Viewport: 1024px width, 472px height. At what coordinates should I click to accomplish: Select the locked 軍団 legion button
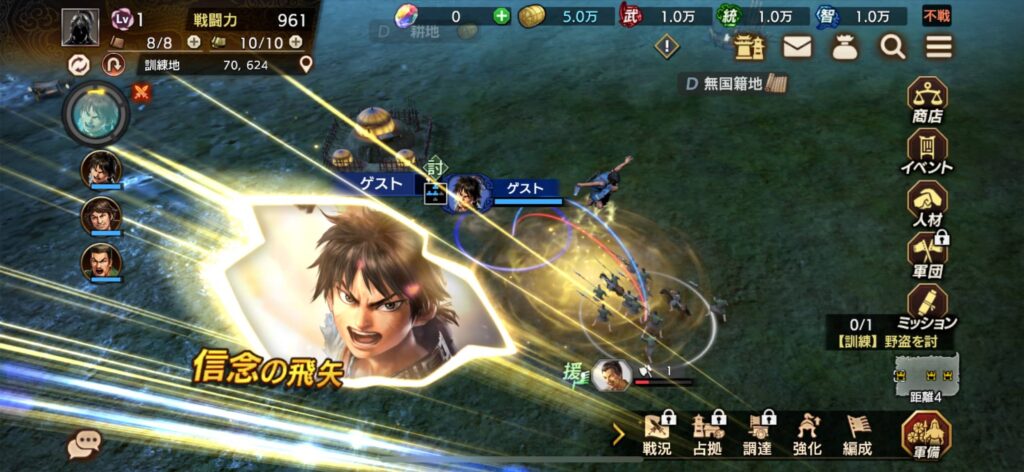926,255
